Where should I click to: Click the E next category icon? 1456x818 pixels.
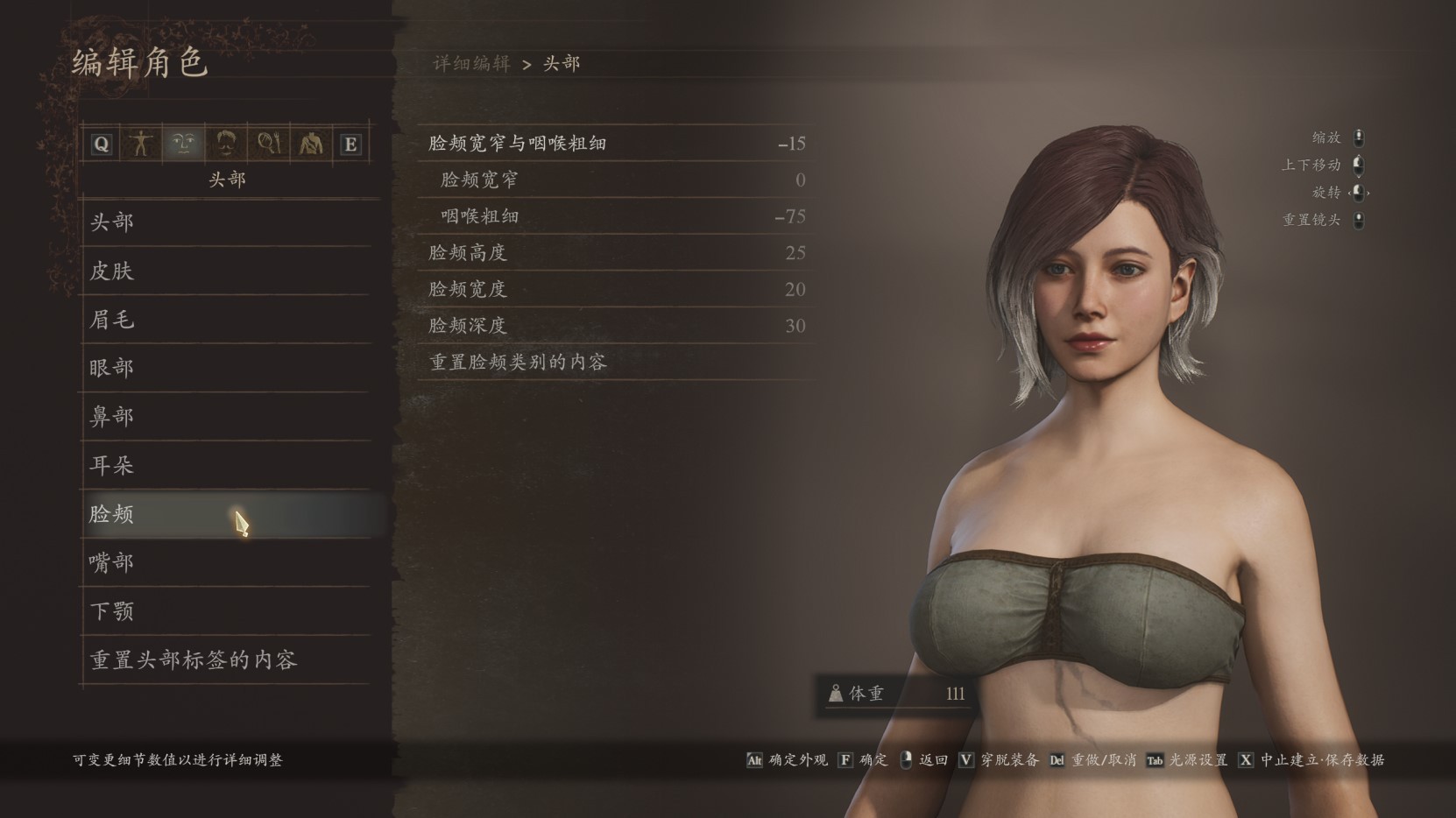(x=350, y=143)
